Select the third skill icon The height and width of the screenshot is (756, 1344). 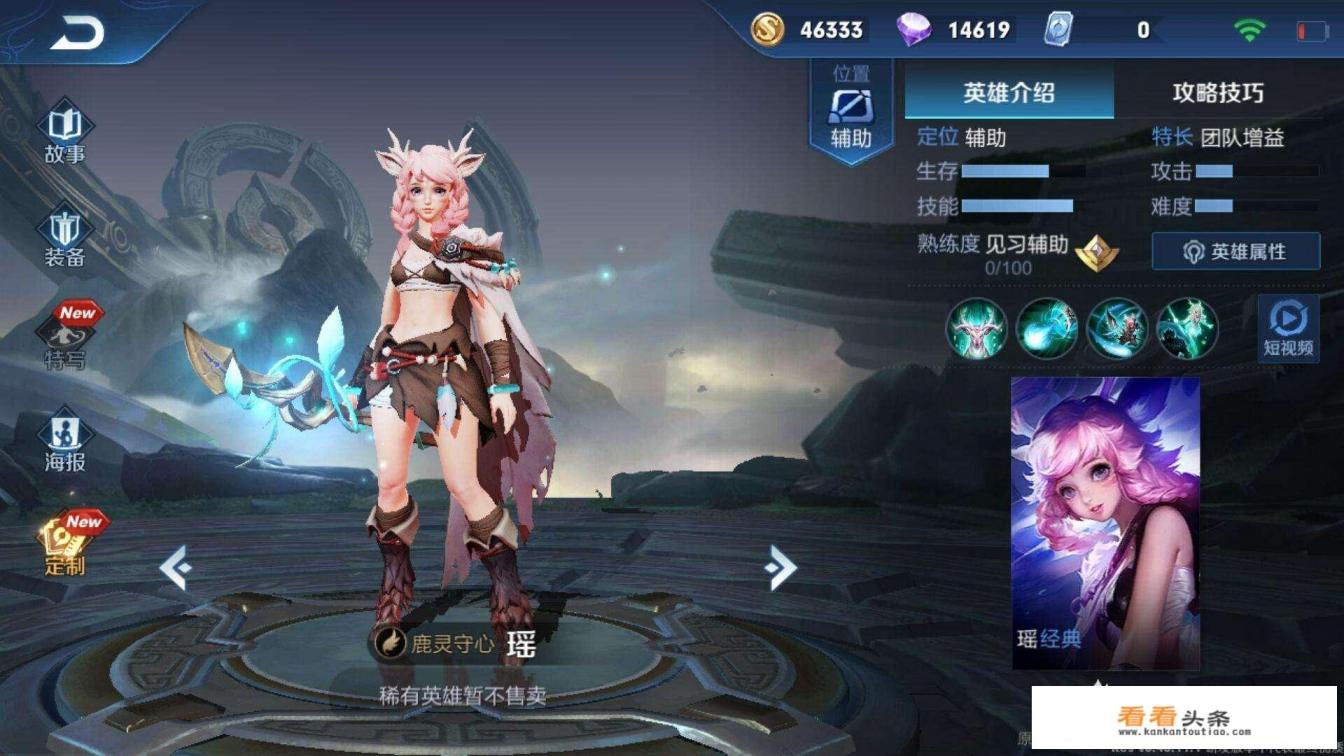tap(1117, 328)
